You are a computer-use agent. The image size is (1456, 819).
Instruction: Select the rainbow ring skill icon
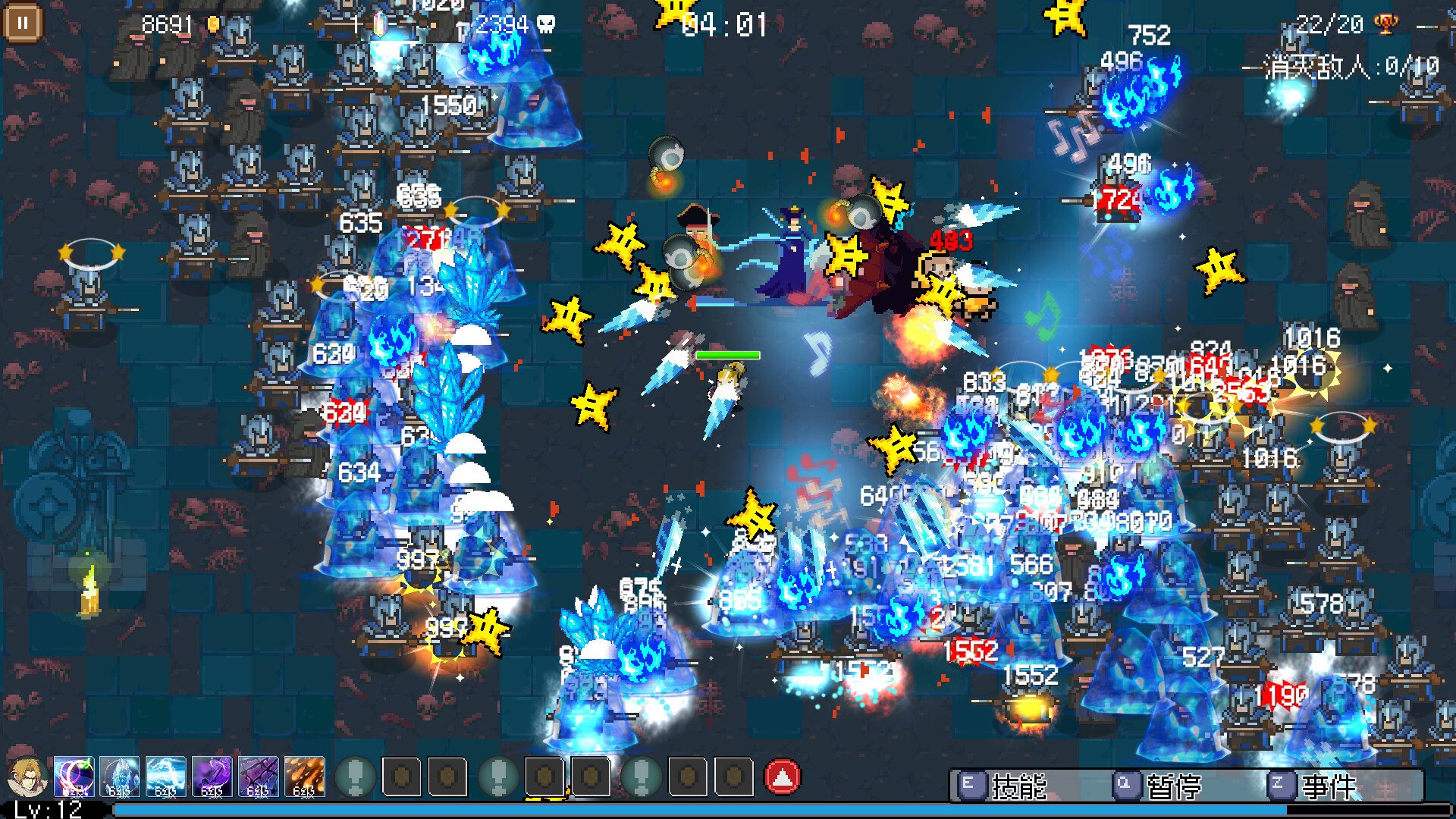click(74, 777)
